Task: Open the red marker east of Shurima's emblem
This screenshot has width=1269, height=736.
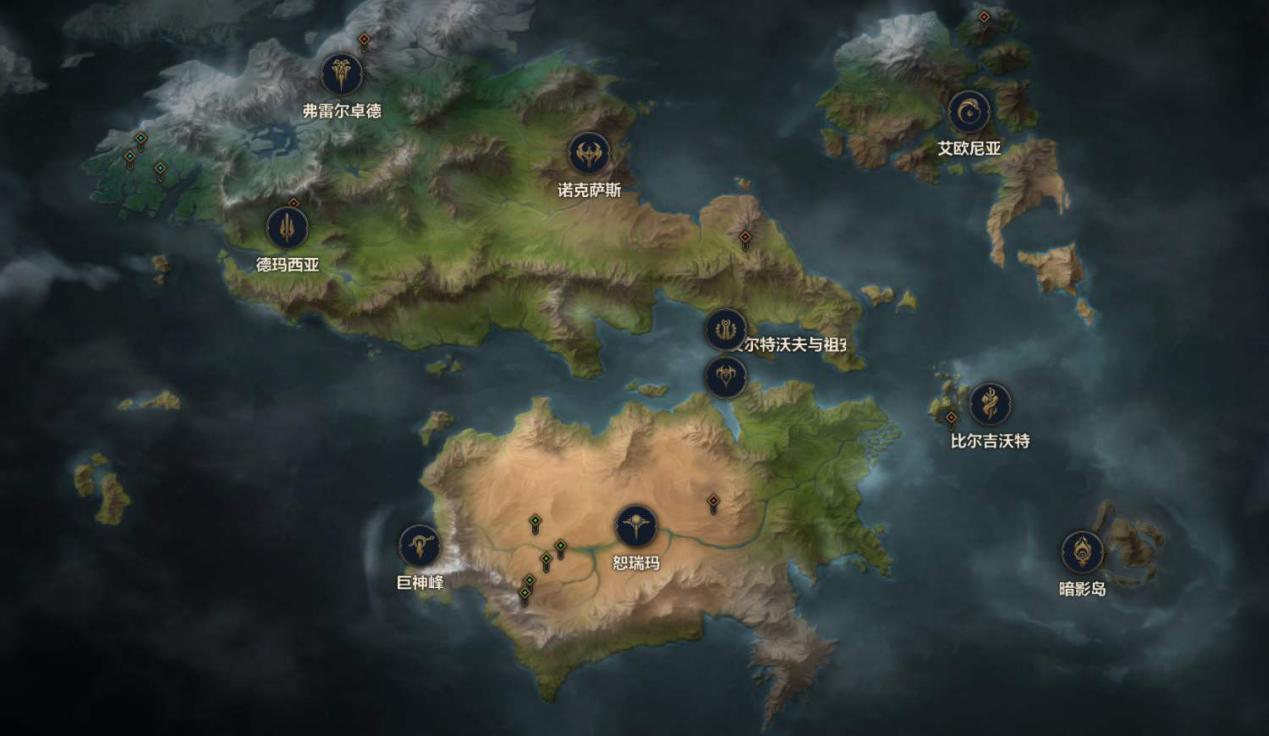Action: (x=713, y=501)
